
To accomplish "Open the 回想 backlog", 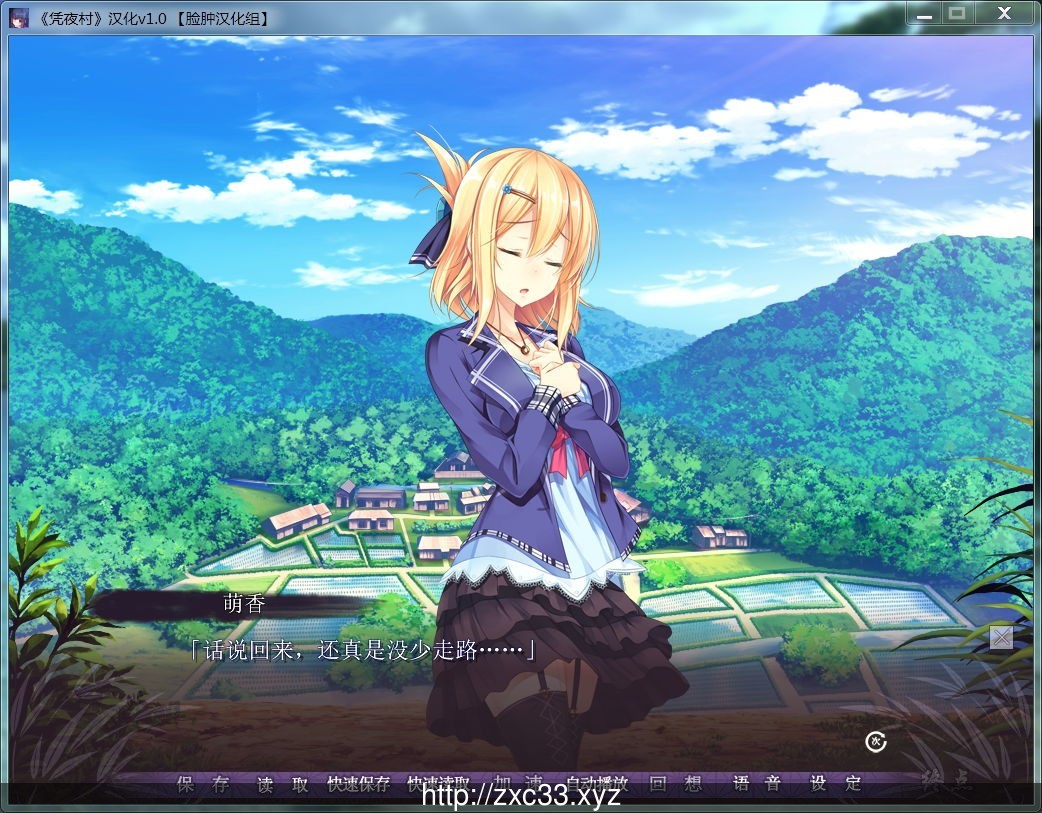I will tap(675, 784).
